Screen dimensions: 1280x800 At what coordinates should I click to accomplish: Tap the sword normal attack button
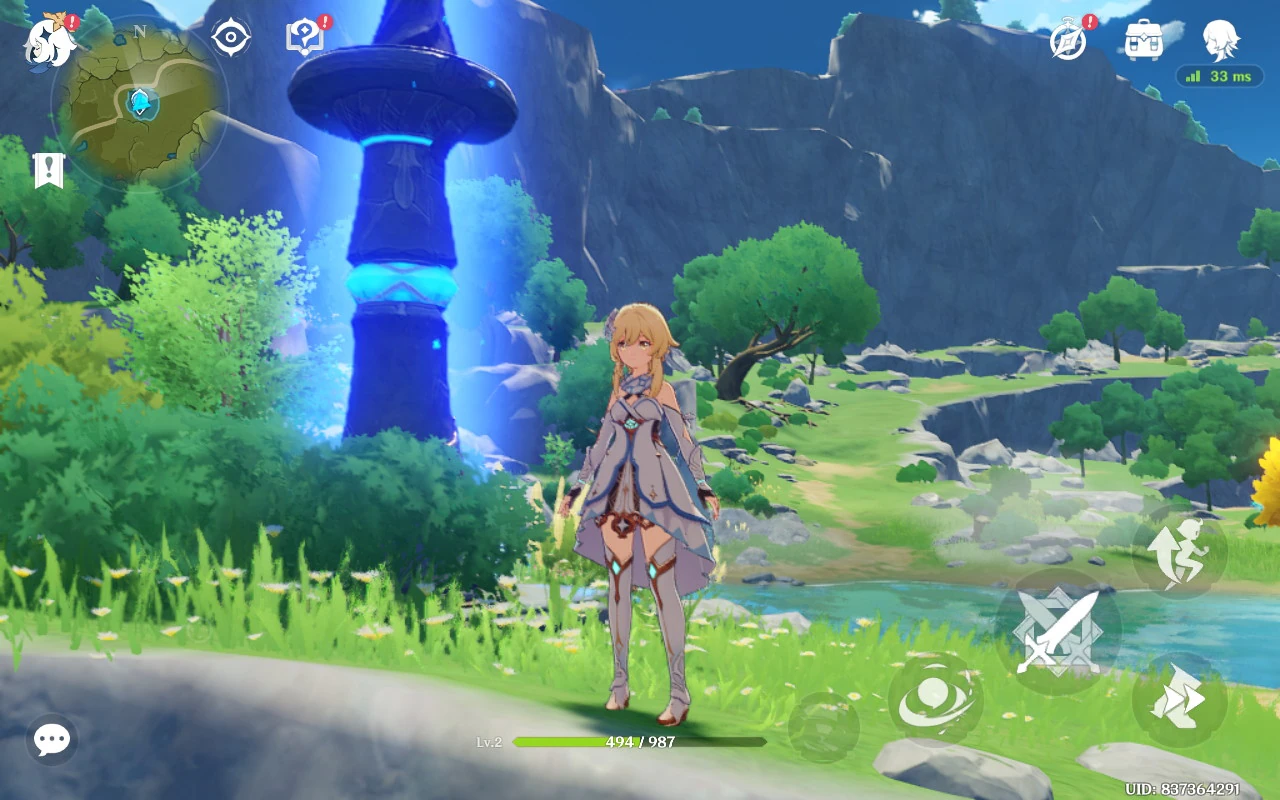tap(1058, 632)
